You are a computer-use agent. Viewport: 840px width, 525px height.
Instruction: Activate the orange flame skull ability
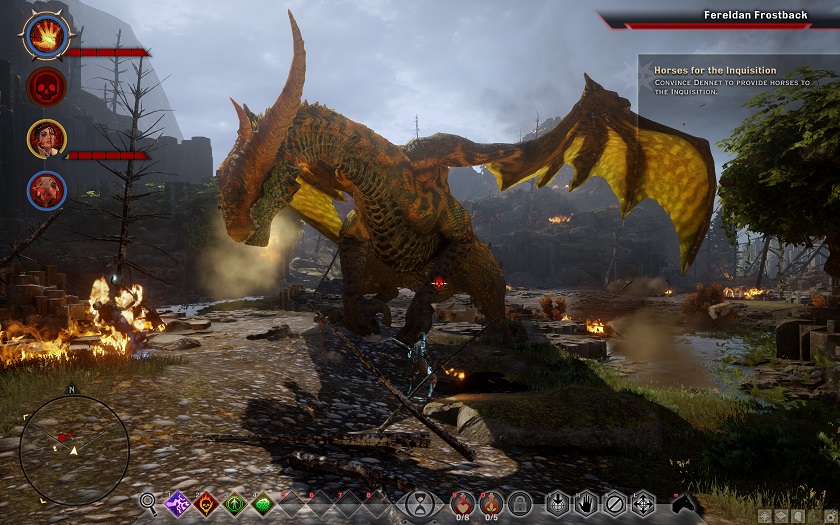[x=206, y=503]
